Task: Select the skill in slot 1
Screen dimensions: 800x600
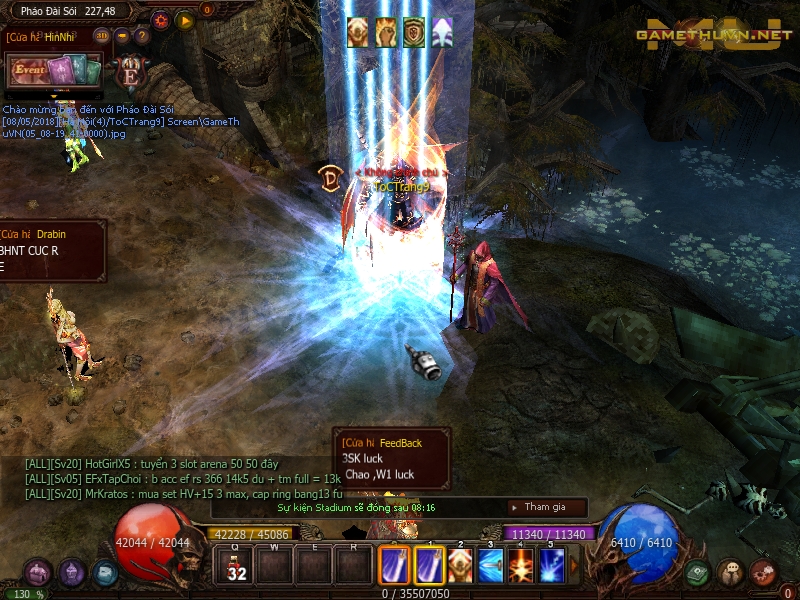Action: pos(430,566)
